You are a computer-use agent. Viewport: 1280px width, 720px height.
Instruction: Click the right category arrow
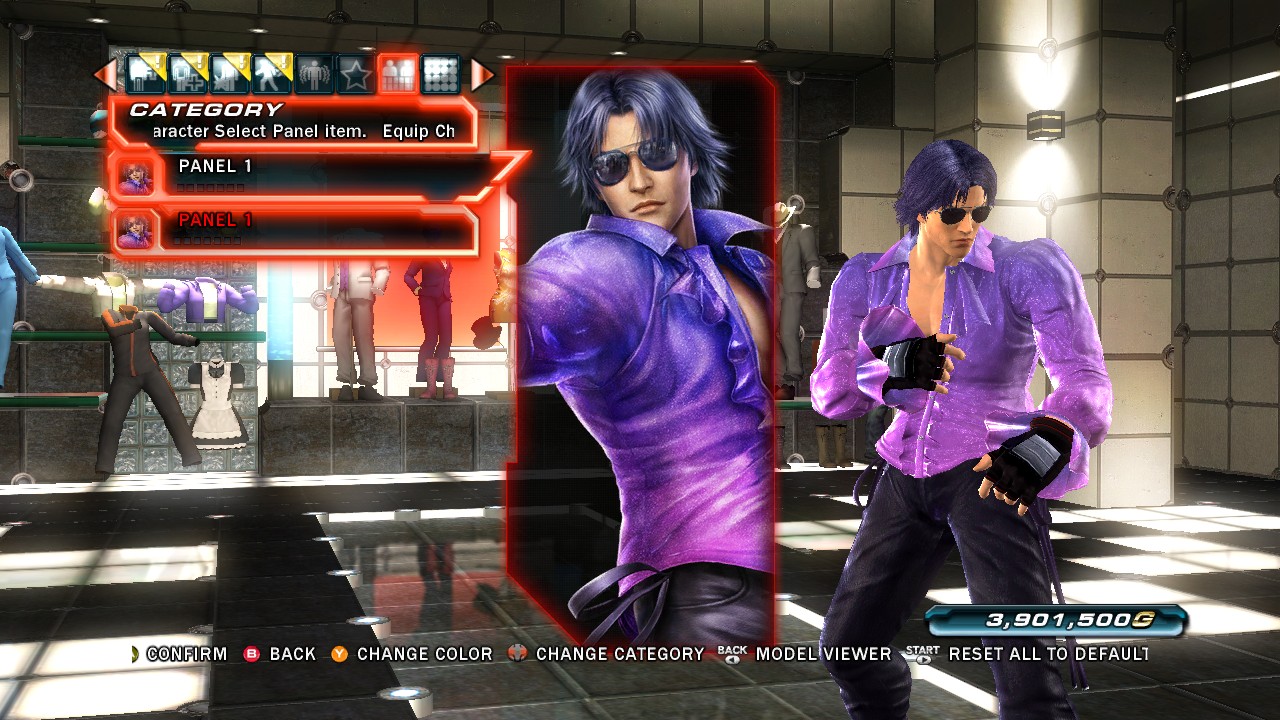click(482, 74)
